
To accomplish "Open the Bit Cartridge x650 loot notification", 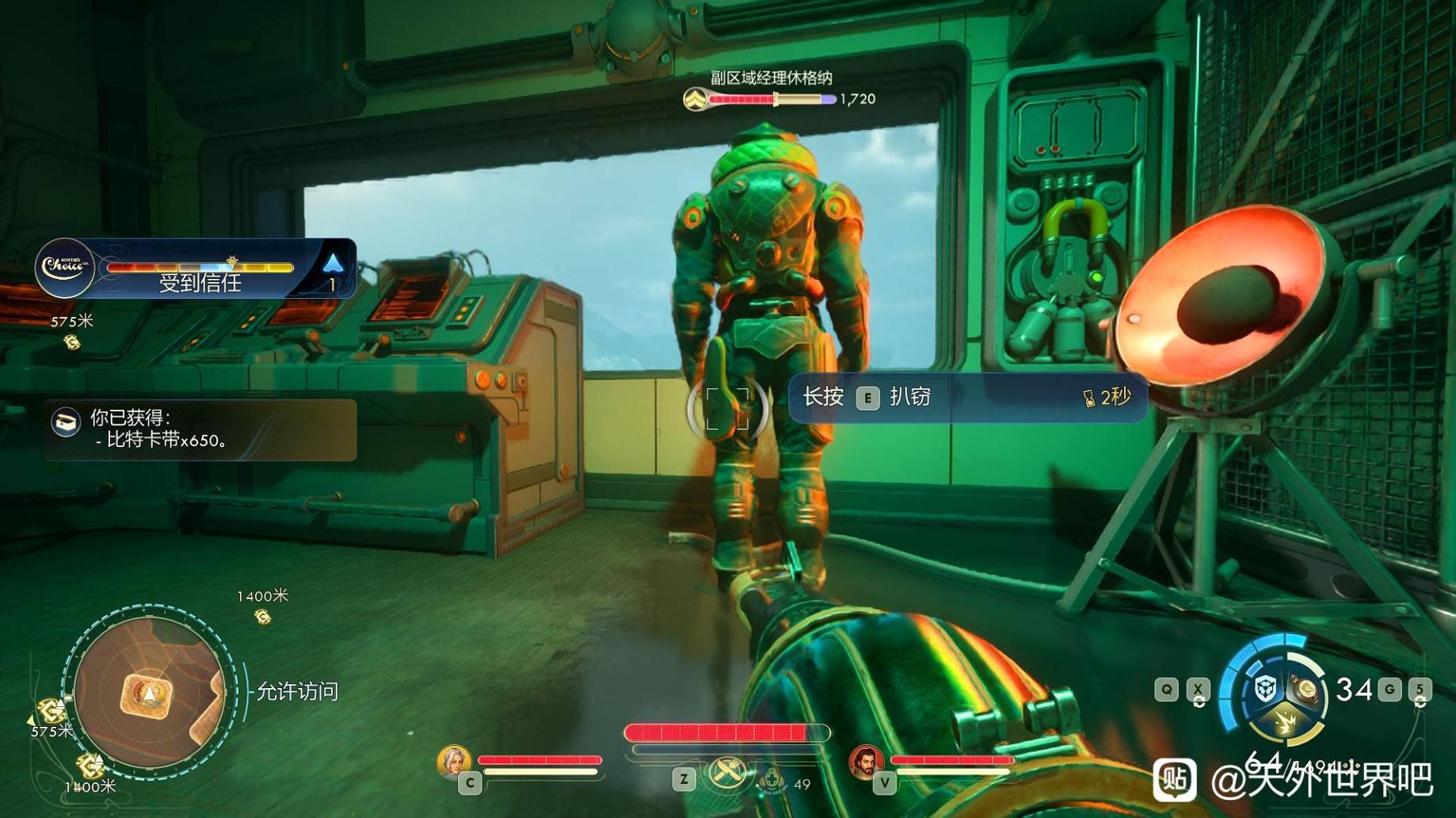I will (x=200, y=430).
